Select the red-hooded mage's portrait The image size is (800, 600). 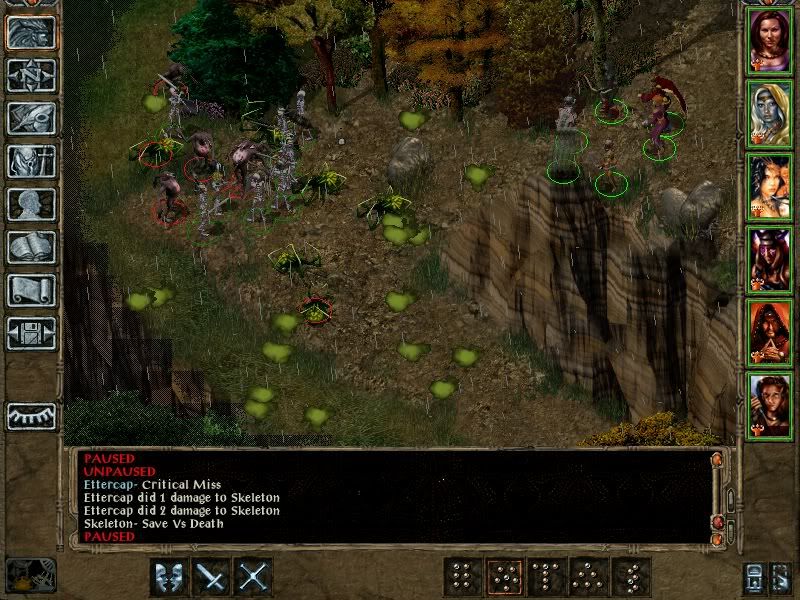point(770,332)
